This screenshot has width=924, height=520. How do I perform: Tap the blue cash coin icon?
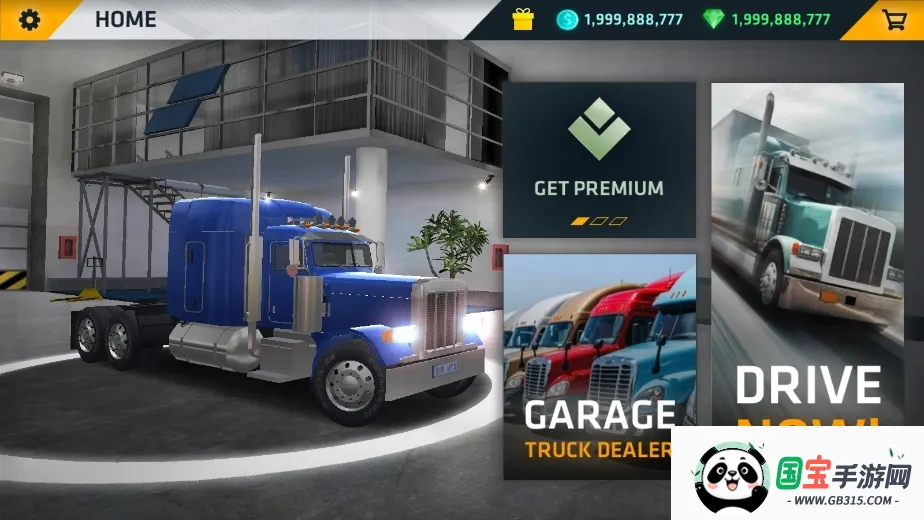pyautogui.click(x=567, y=19)
